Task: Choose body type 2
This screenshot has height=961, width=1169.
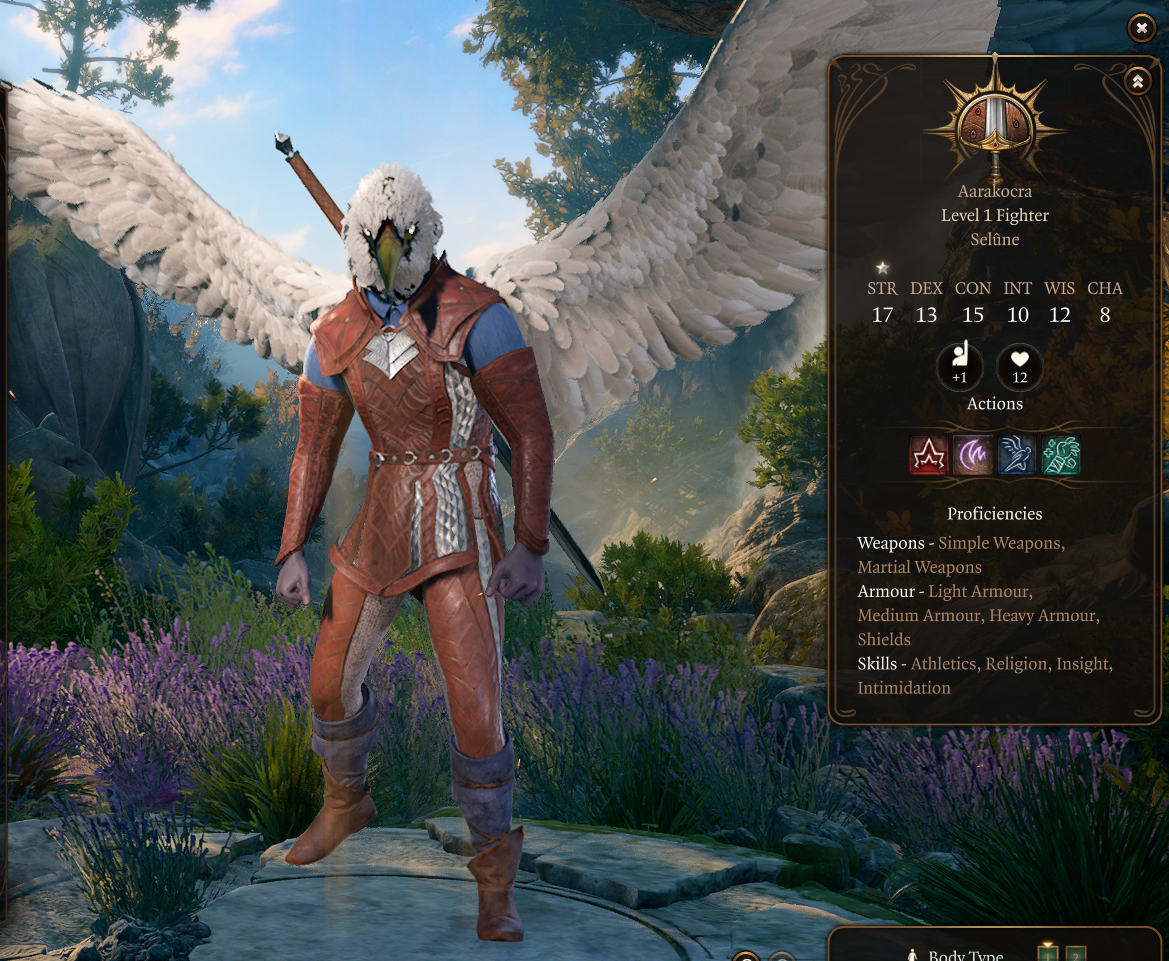Action: (1076, 954)
